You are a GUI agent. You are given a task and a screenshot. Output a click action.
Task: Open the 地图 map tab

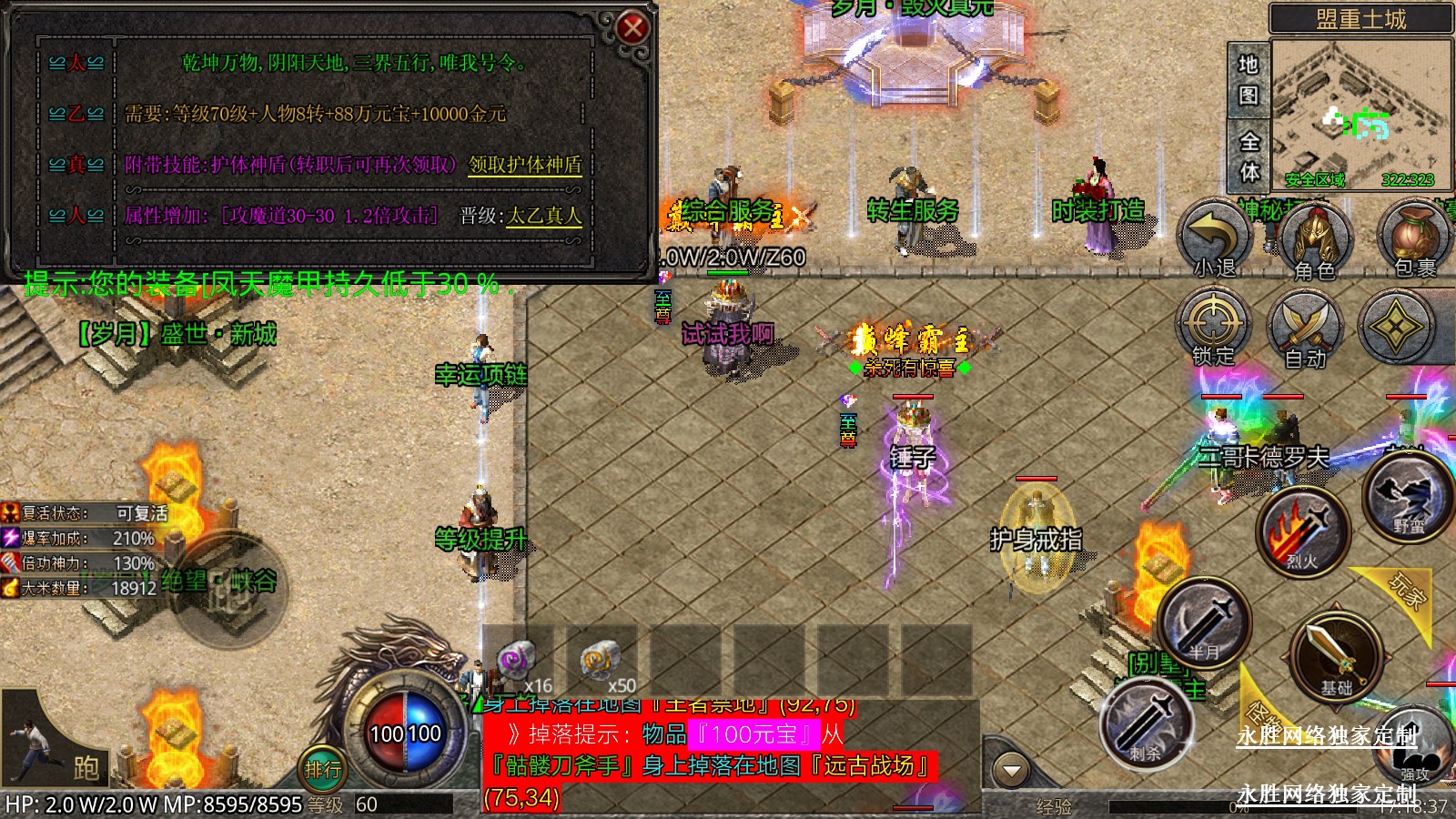(x=1248, y=79)
